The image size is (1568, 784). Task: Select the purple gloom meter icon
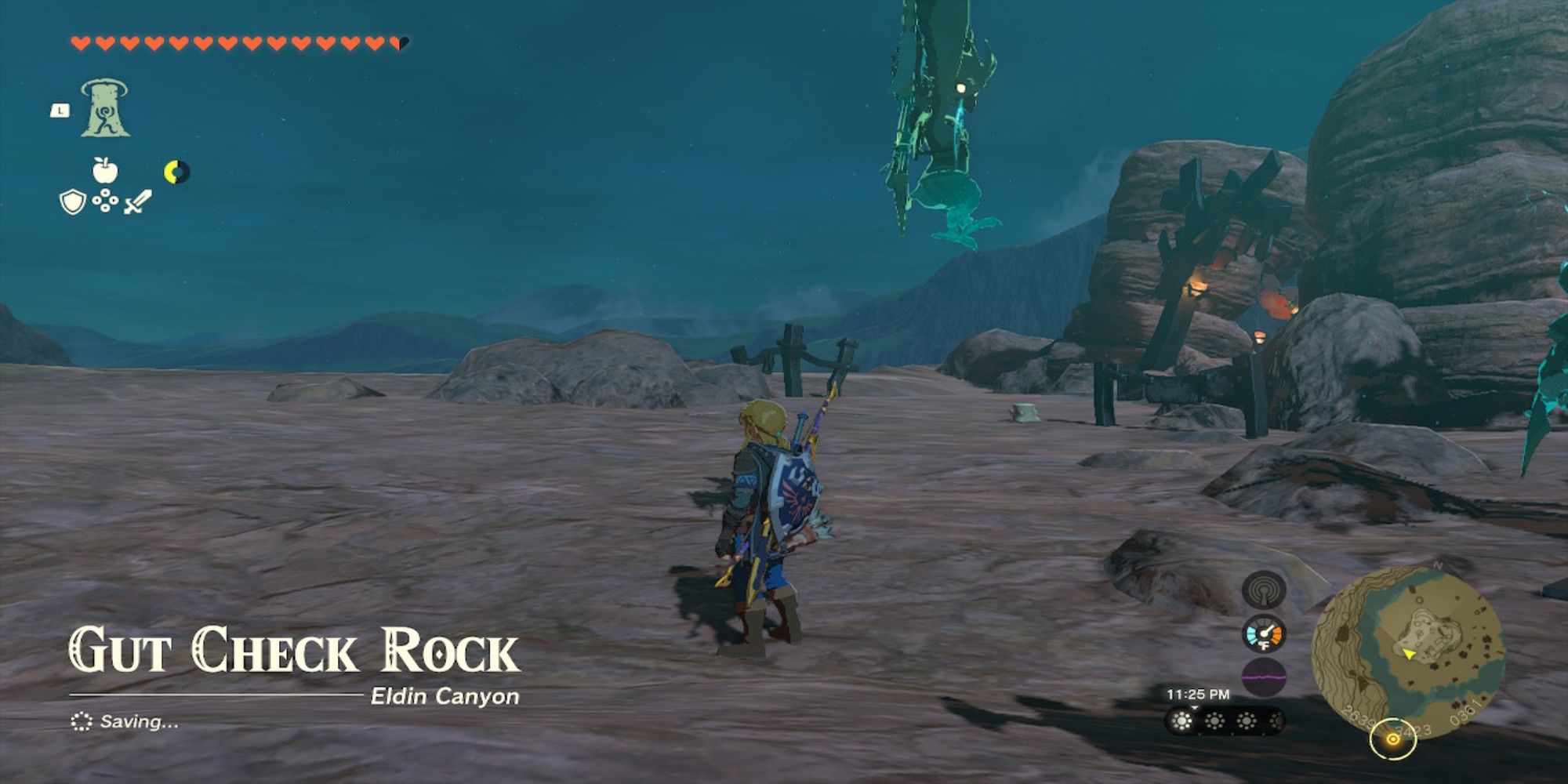(1263, 676)
